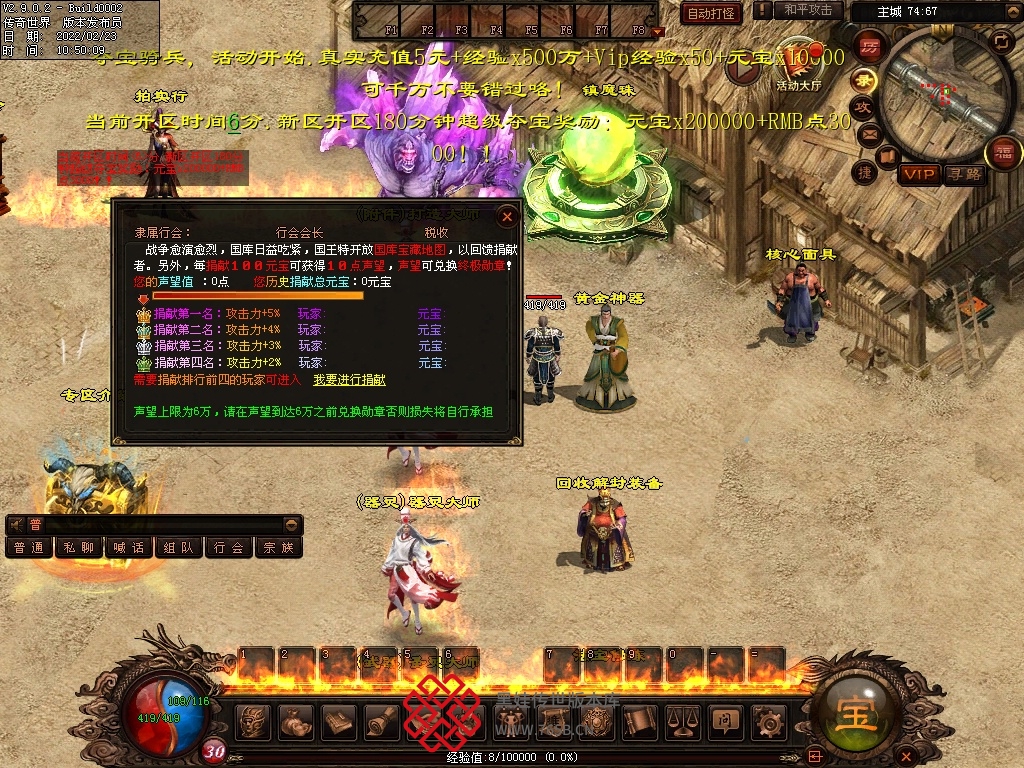The image size is (1024, 768).
Task: Switch to the 私聊 private chat channel
Action: [x=79, y=548]
